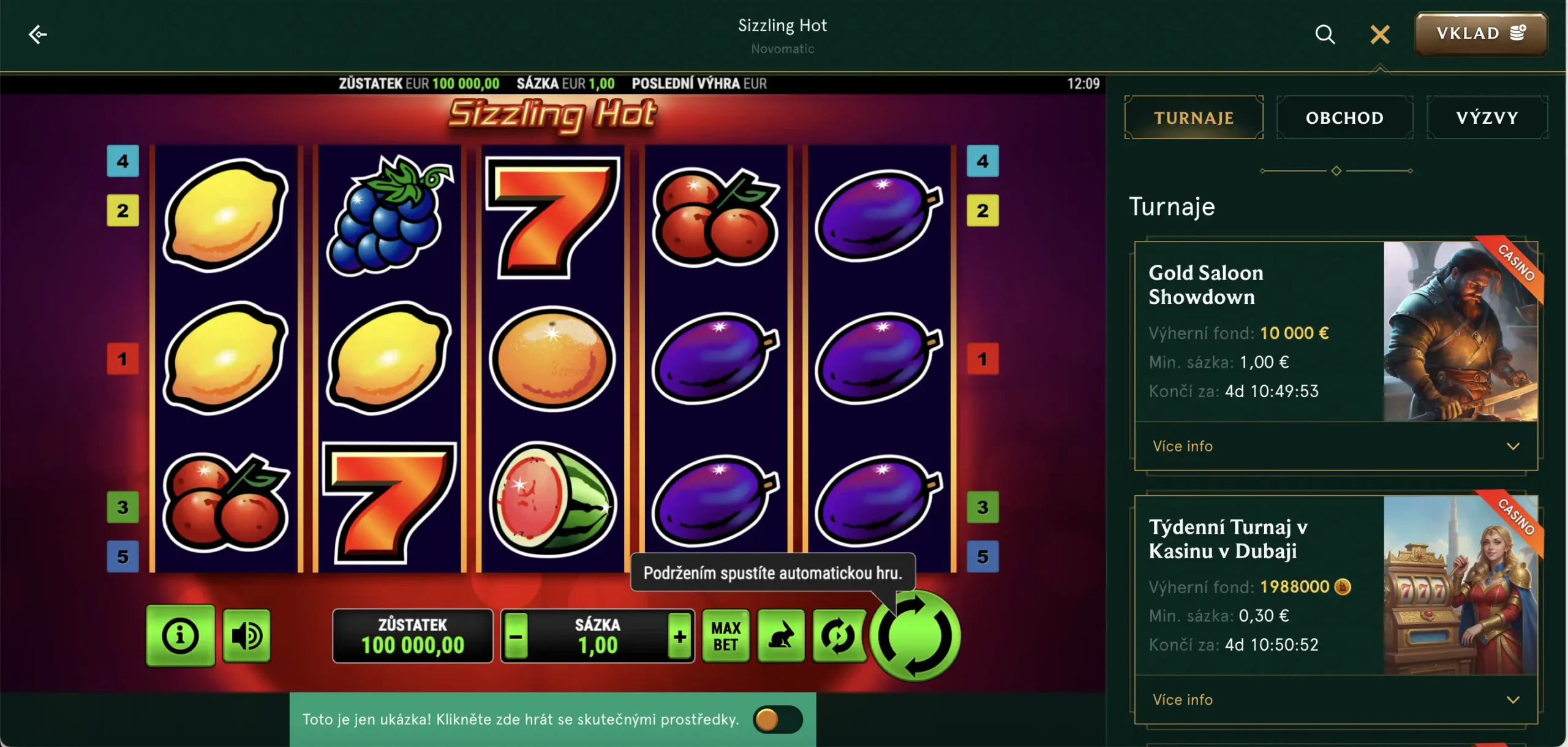Toggle the real-money play switch
1568x747 pixels.
pyautogui.click(x=777, y=719)
